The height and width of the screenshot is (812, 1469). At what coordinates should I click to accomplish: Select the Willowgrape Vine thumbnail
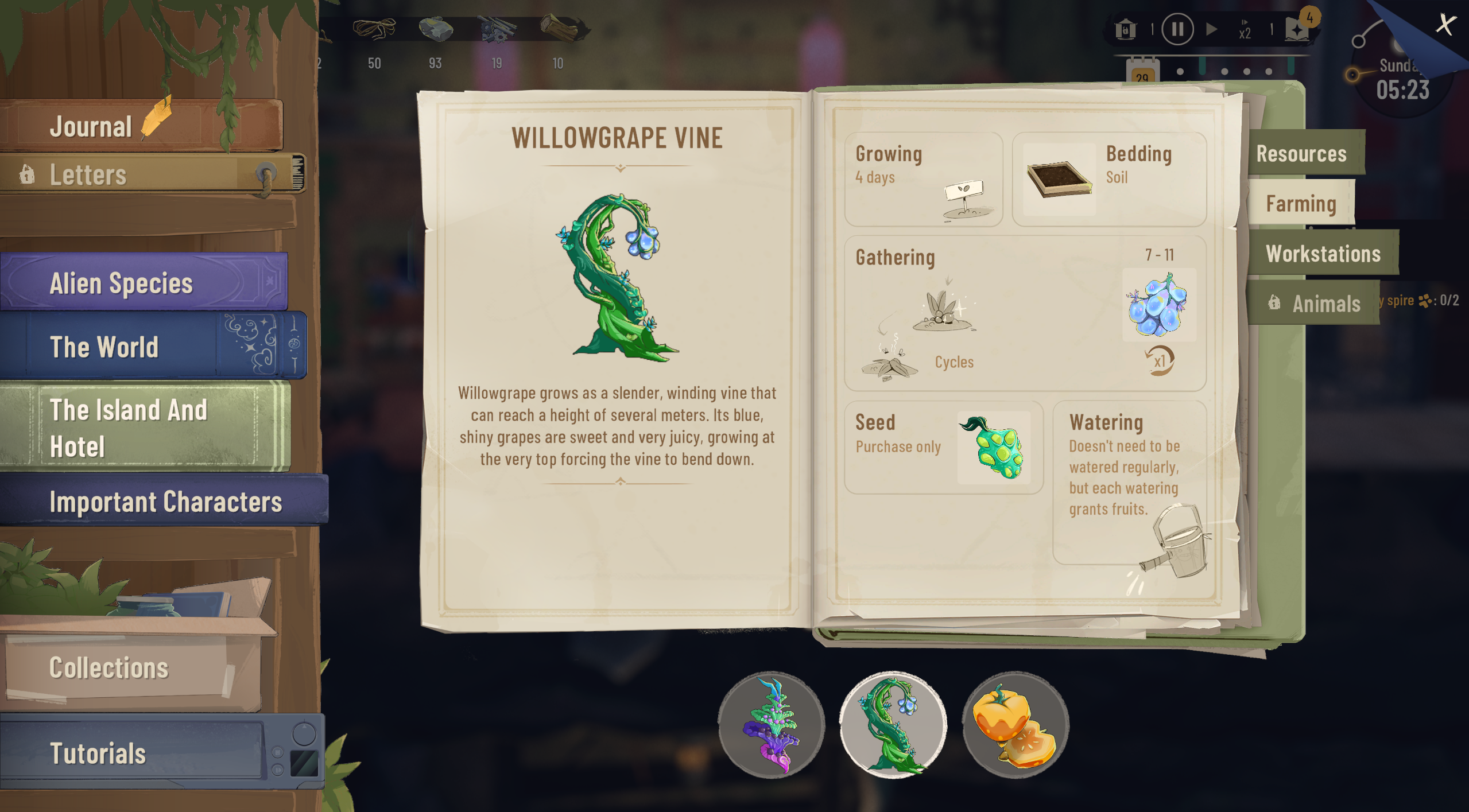point(893,725)
